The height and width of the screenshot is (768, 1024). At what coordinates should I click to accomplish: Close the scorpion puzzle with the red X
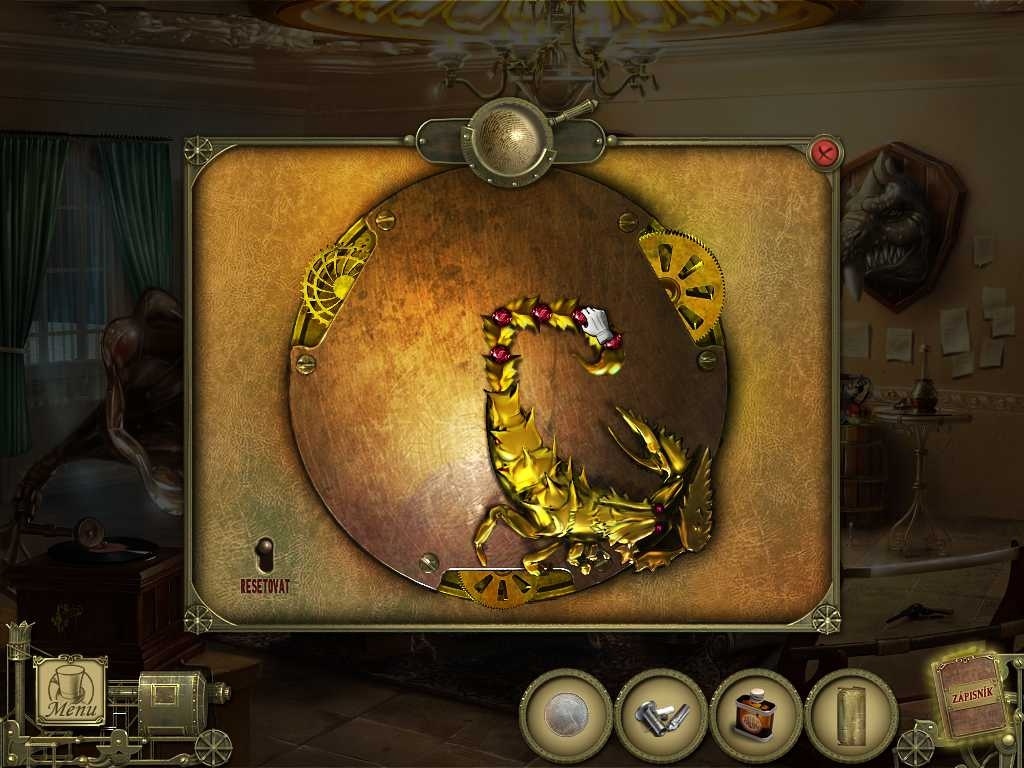click(x=825, y=153)
